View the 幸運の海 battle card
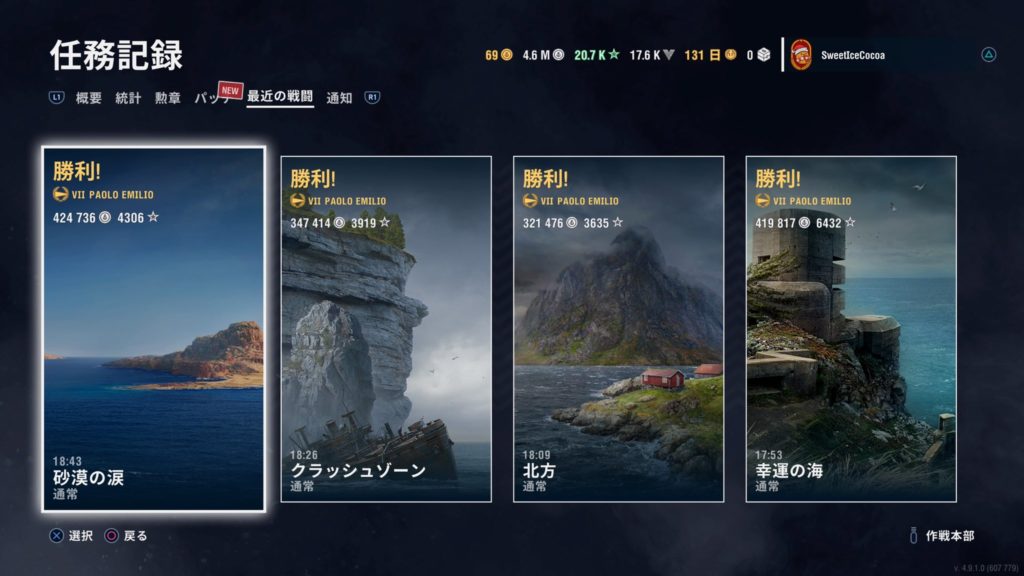 tap(851, 329)
